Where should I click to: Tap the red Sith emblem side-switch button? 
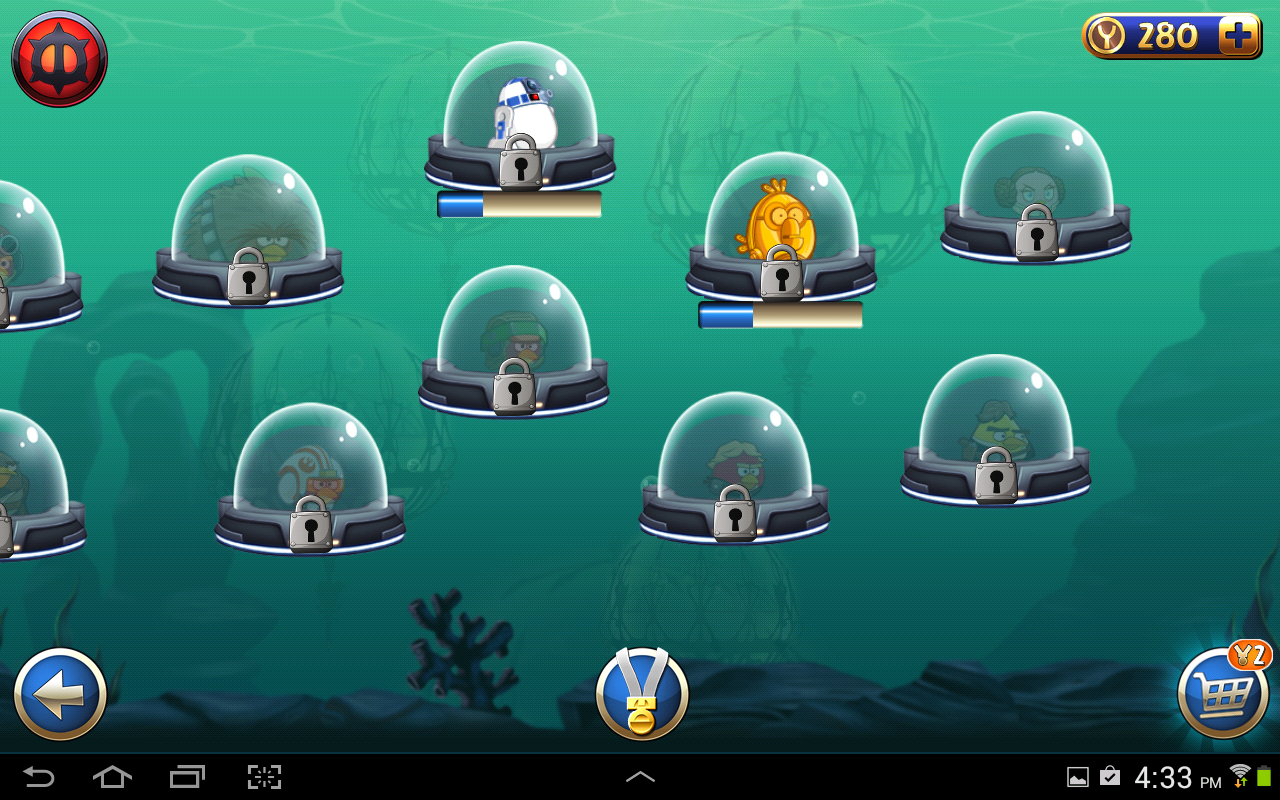(59, 59)
